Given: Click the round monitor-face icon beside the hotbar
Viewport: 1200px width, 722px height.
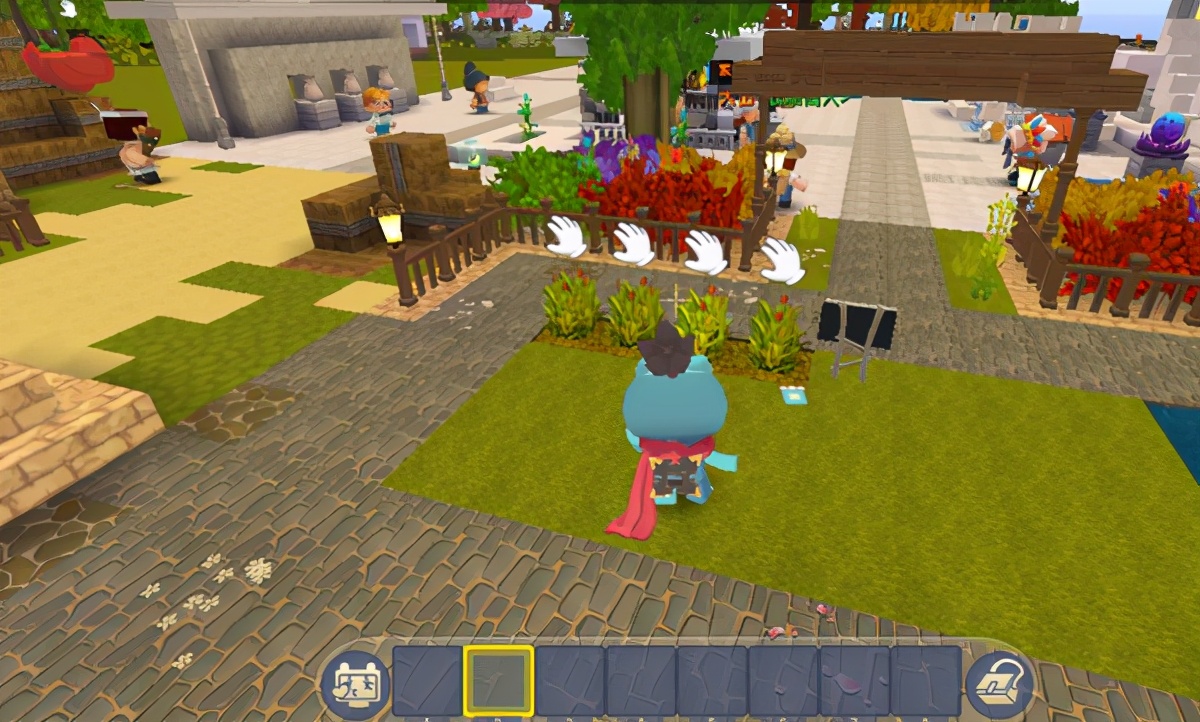Looking at the screenshot, I should (355, 684).
